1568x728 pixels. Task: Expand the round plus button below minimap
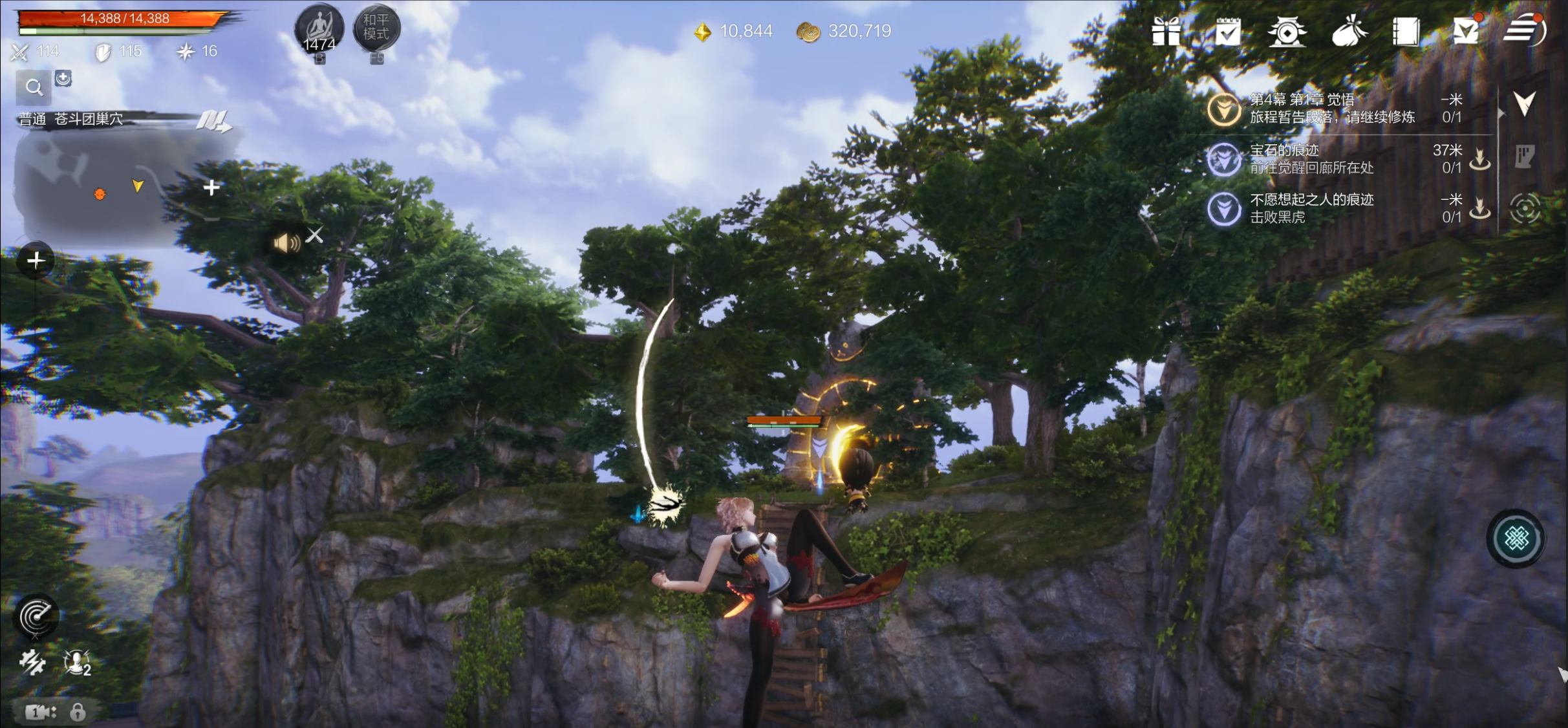pos(36,261)
